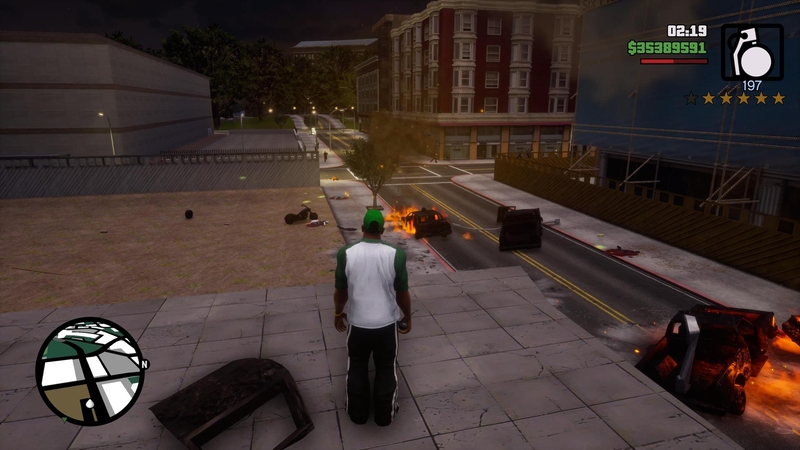The image size is (800, 450).
Task: Click the wanted level stars
Action: pos(734,98)
